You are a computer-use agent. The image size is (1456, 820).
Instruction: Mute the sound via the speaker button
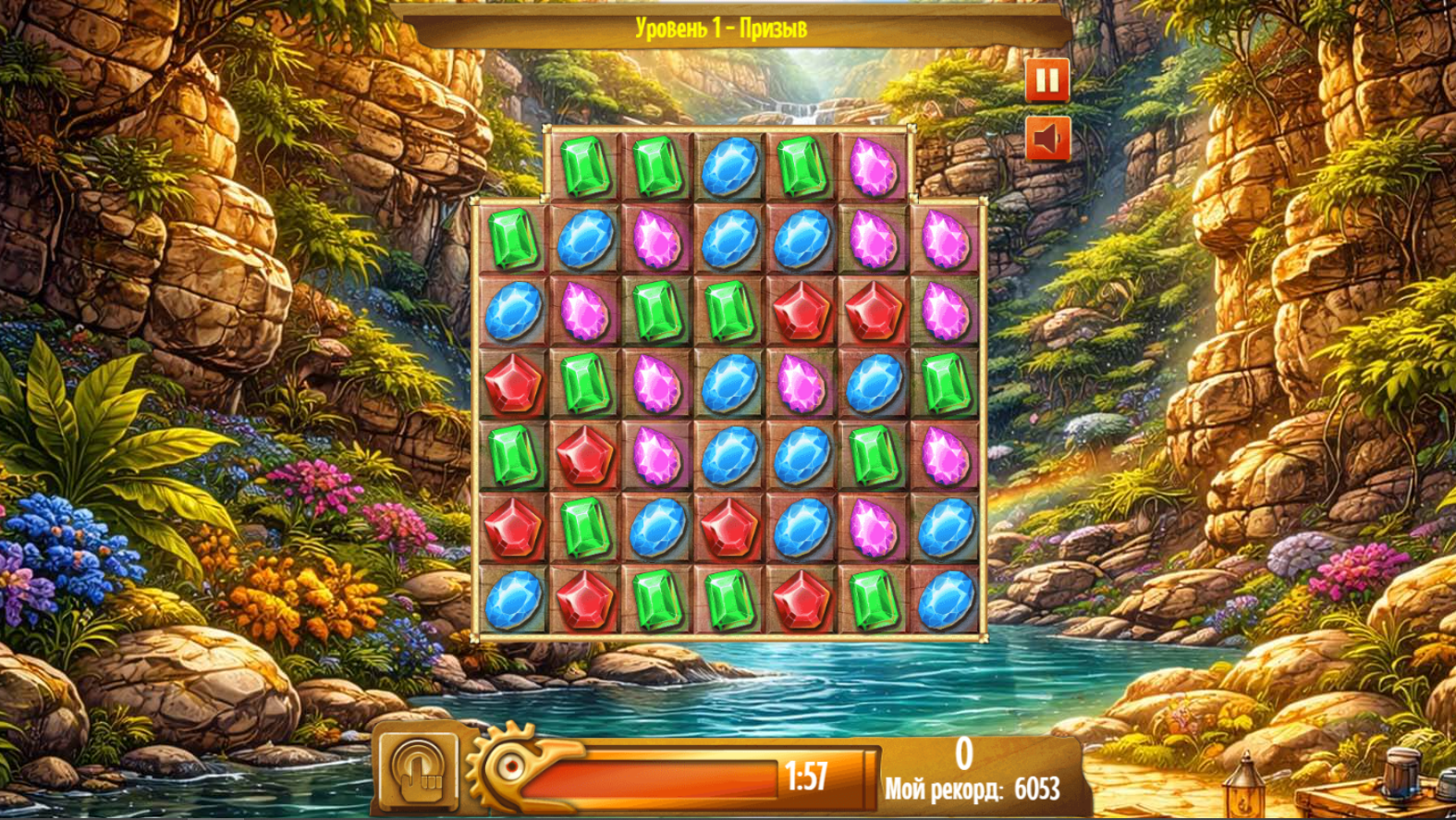click(1046, 137)
